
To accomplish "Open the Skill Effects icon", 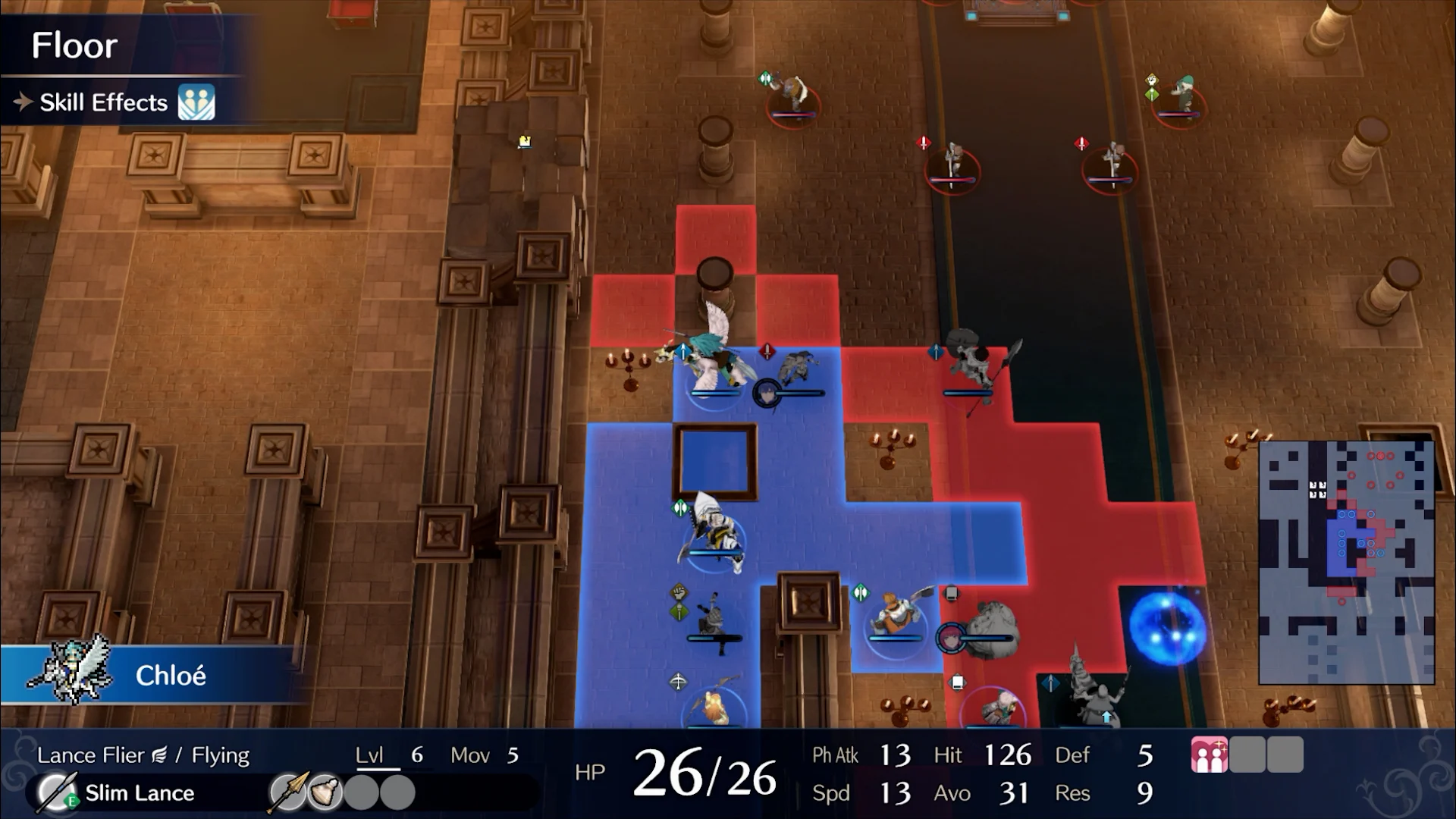I will 196,102.
